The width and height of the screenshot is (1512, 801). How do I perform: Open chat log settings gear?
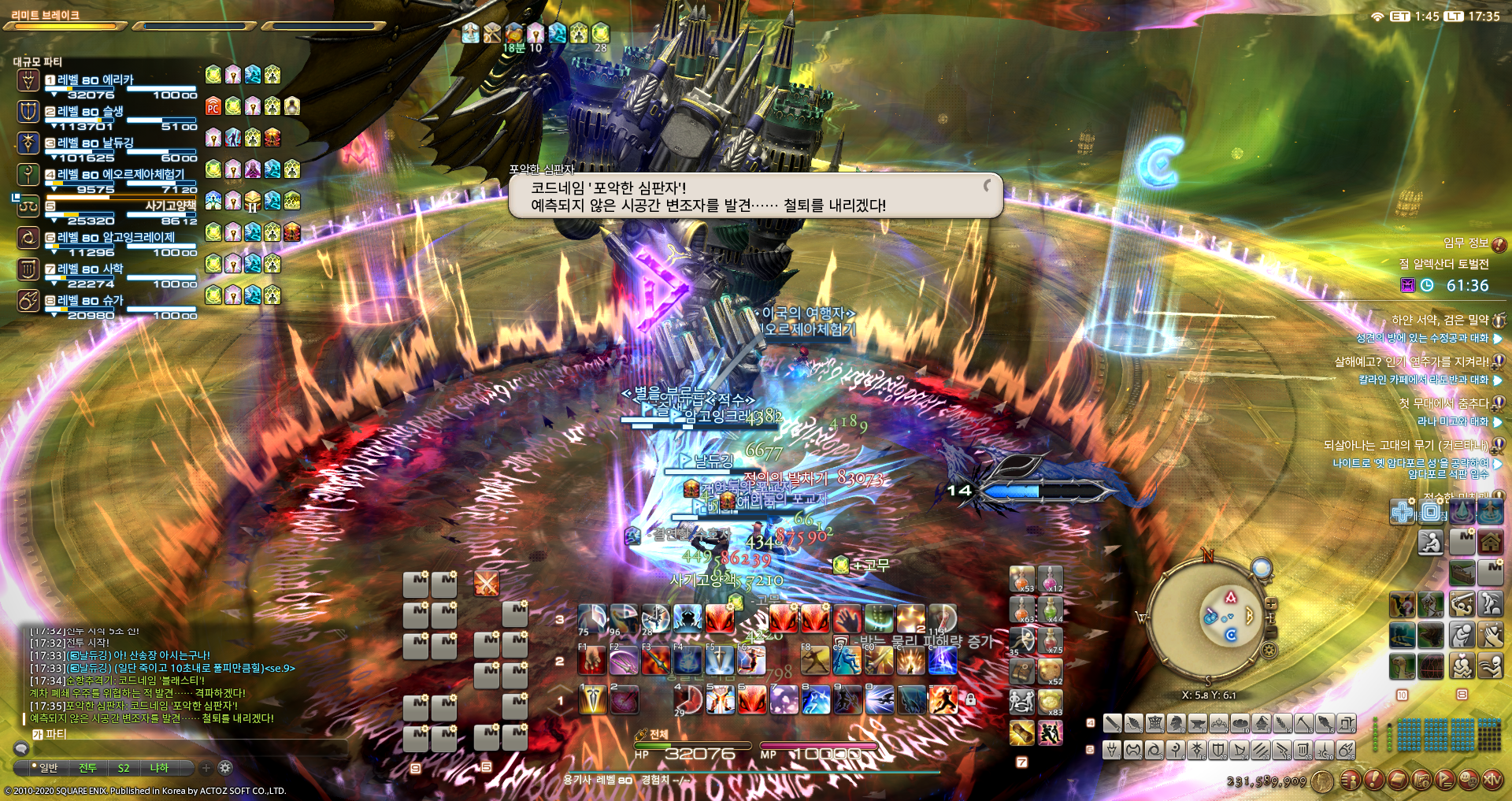point(225,768)
